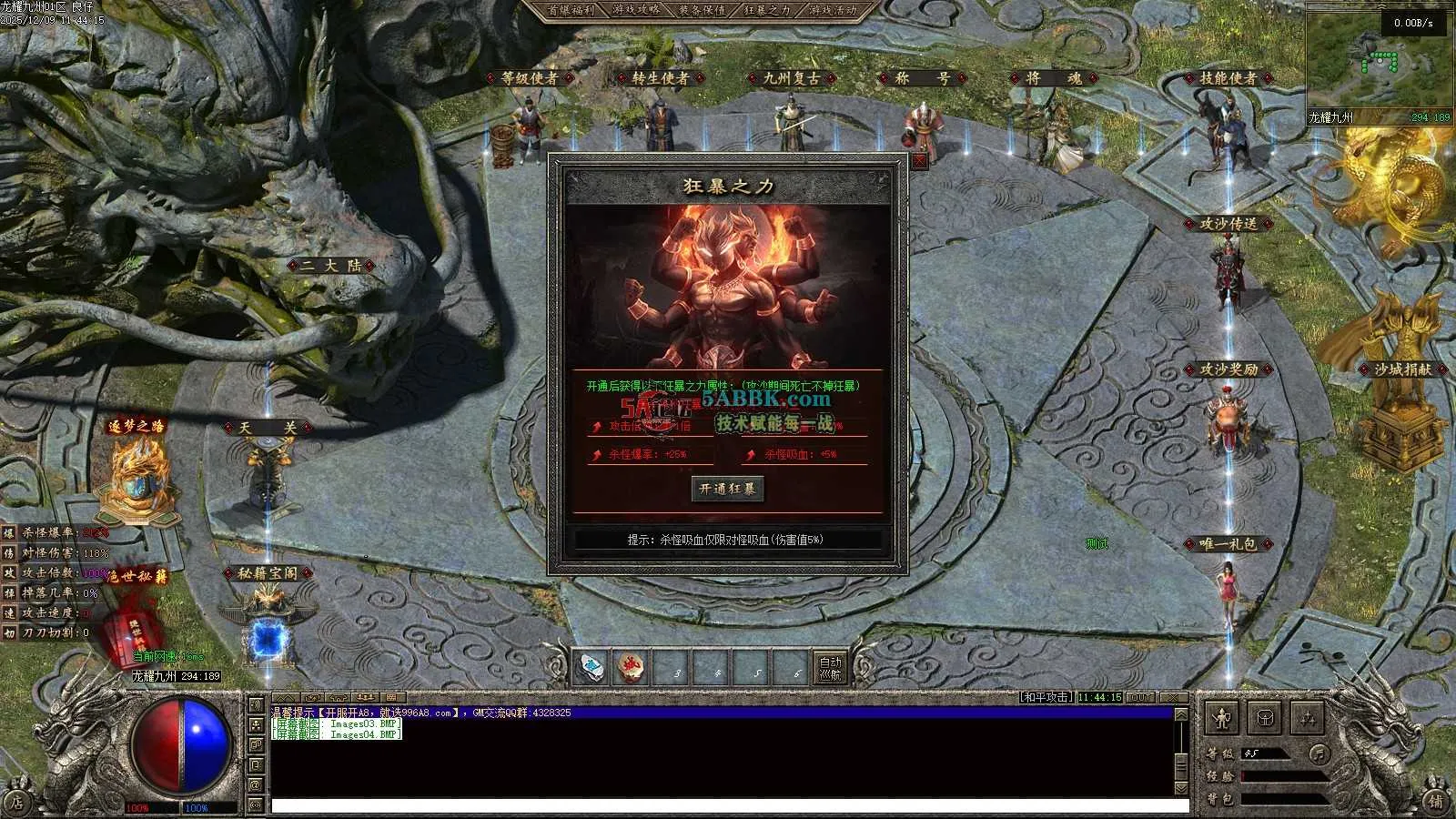Switch the 和平攻击 attack mode
Screen dimensions: 1456x819
pyautogui.click(x=1046, y=697)
